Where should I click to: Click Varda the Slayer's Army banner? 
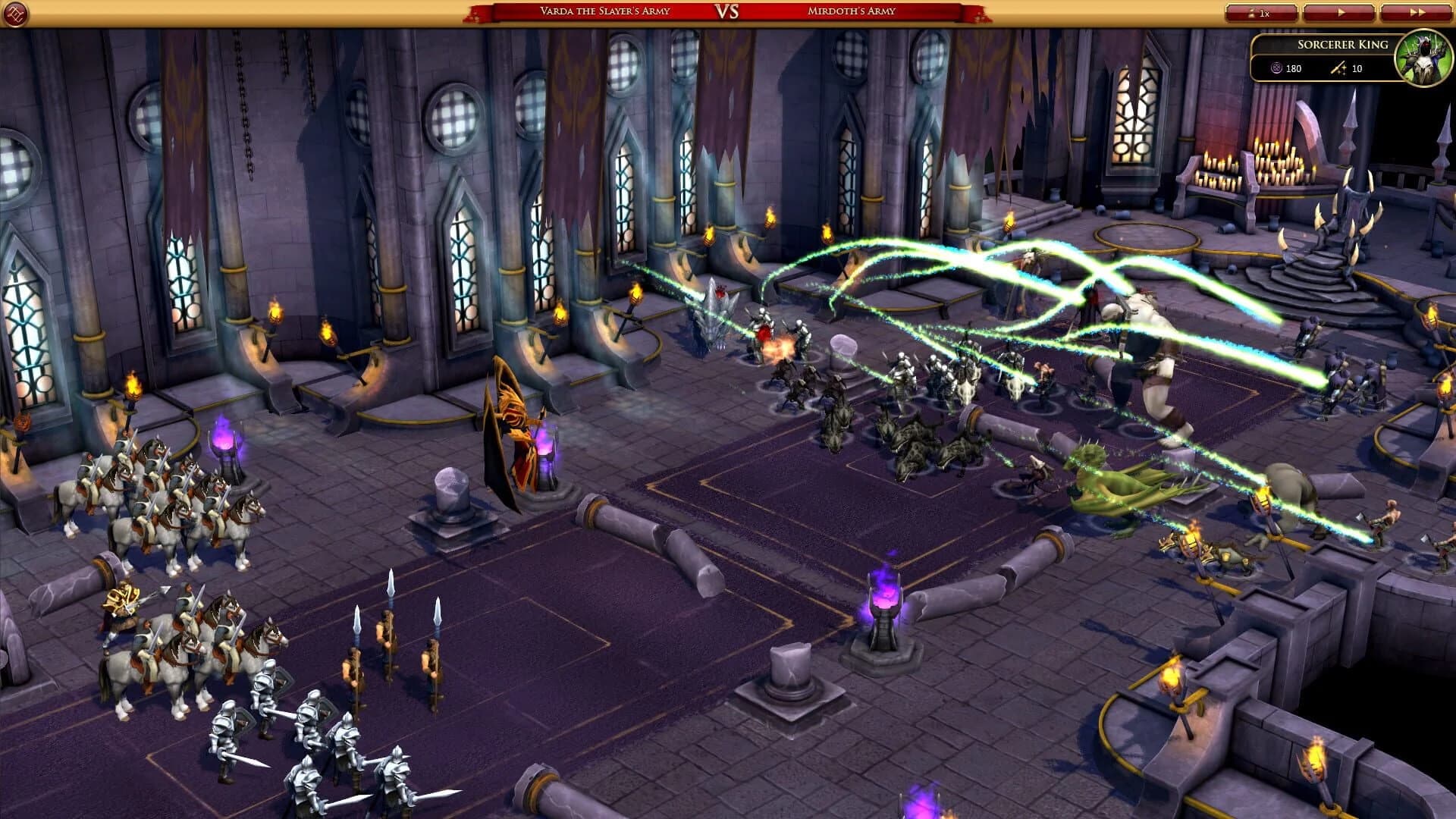(x=607, y=11)
